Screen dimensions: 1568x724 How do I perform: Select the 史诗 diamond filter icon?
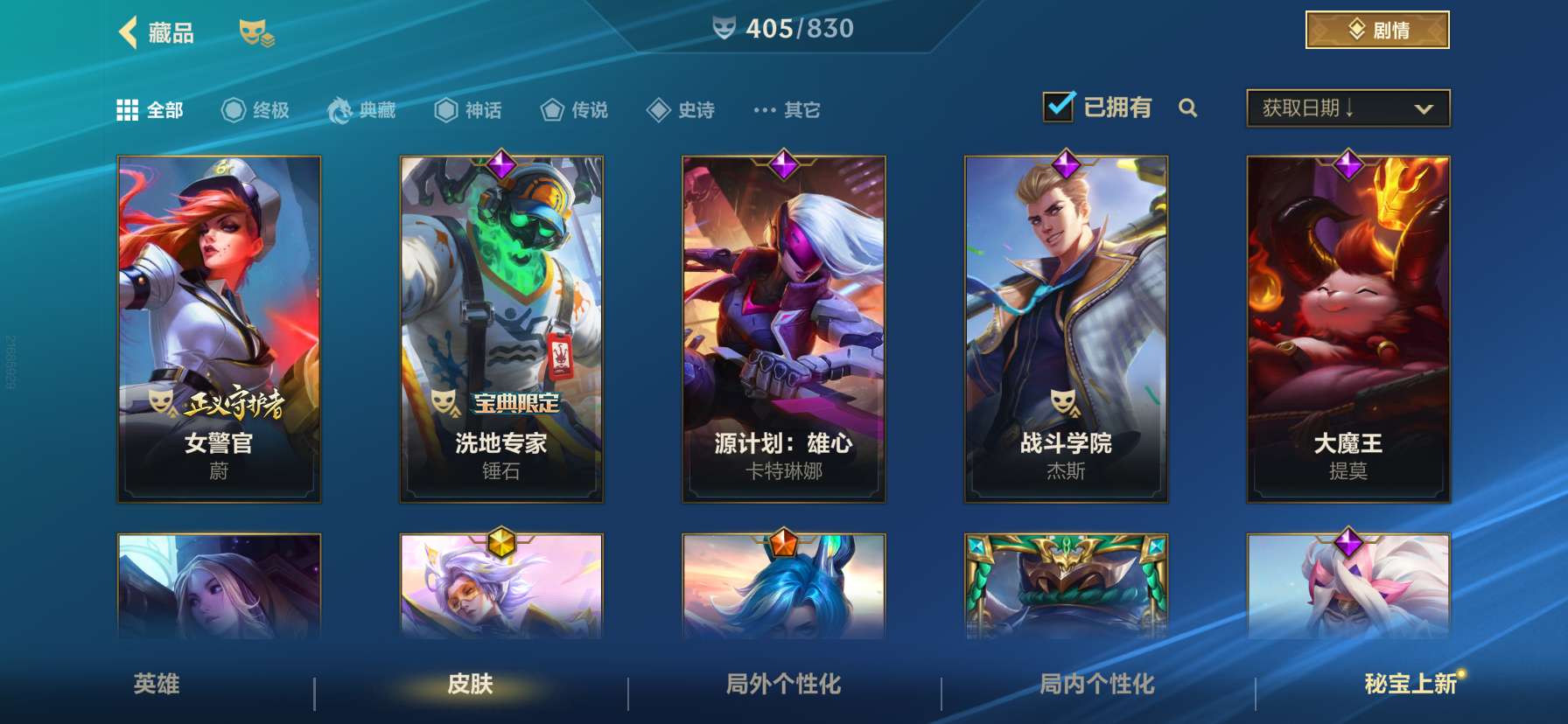(x=657, y=108)
